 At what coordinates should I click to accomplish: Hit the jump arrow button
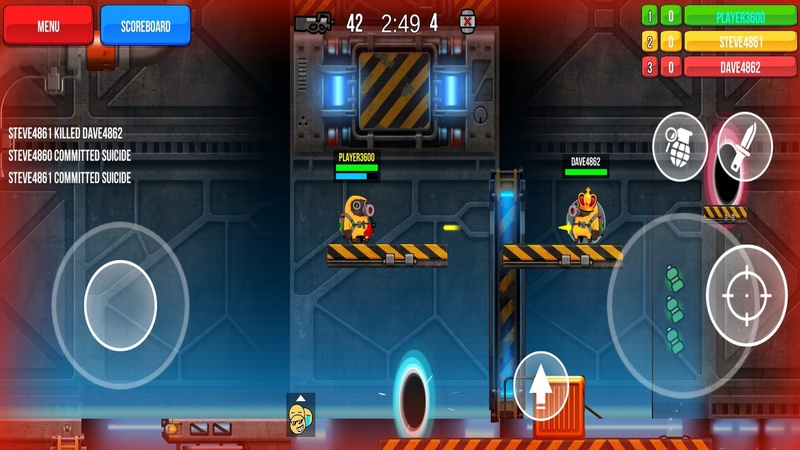(541, 385)
